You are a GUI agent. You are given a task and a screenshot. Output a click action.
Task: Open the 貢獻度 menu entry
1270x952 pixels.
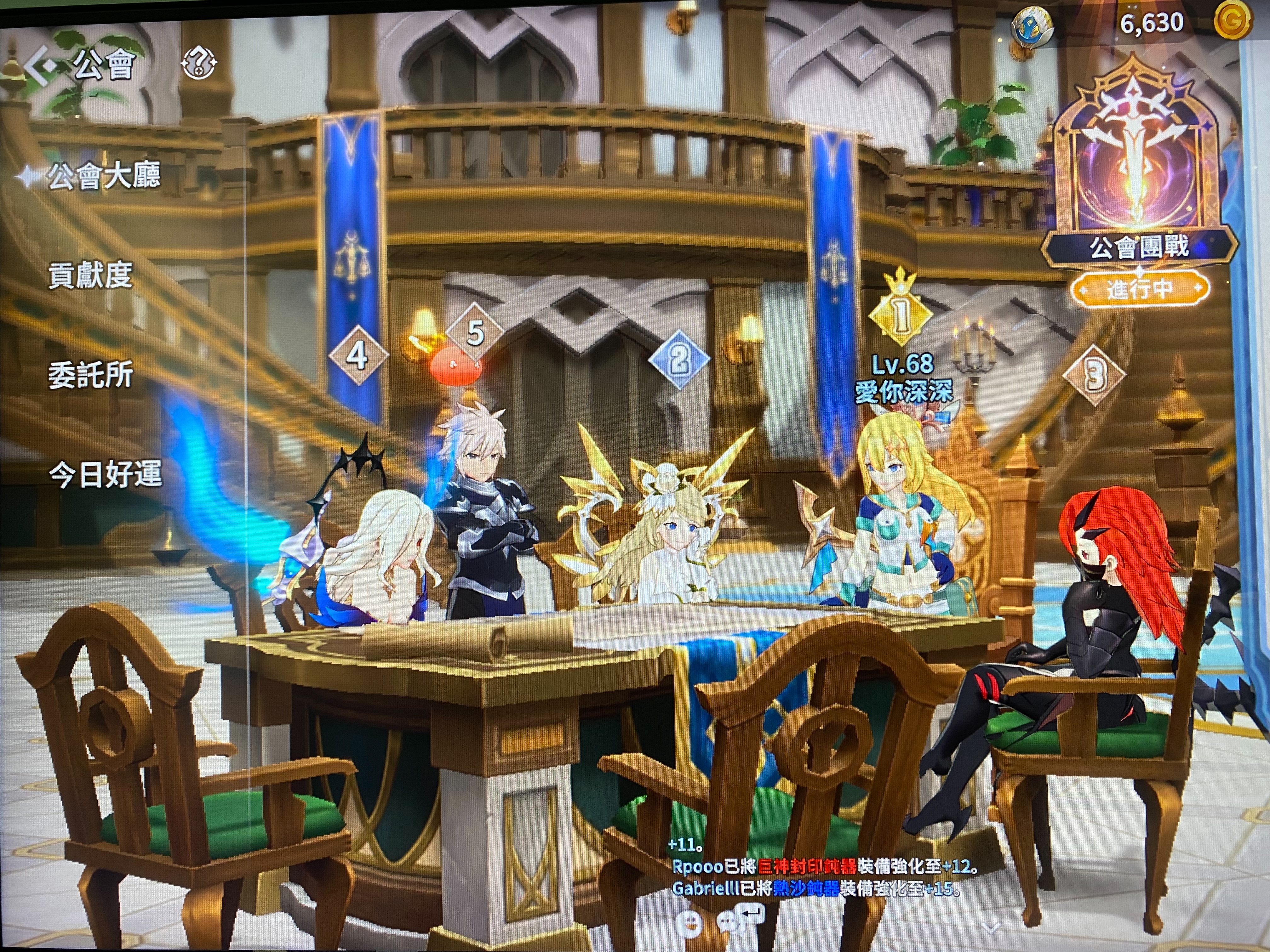(91, 275)
